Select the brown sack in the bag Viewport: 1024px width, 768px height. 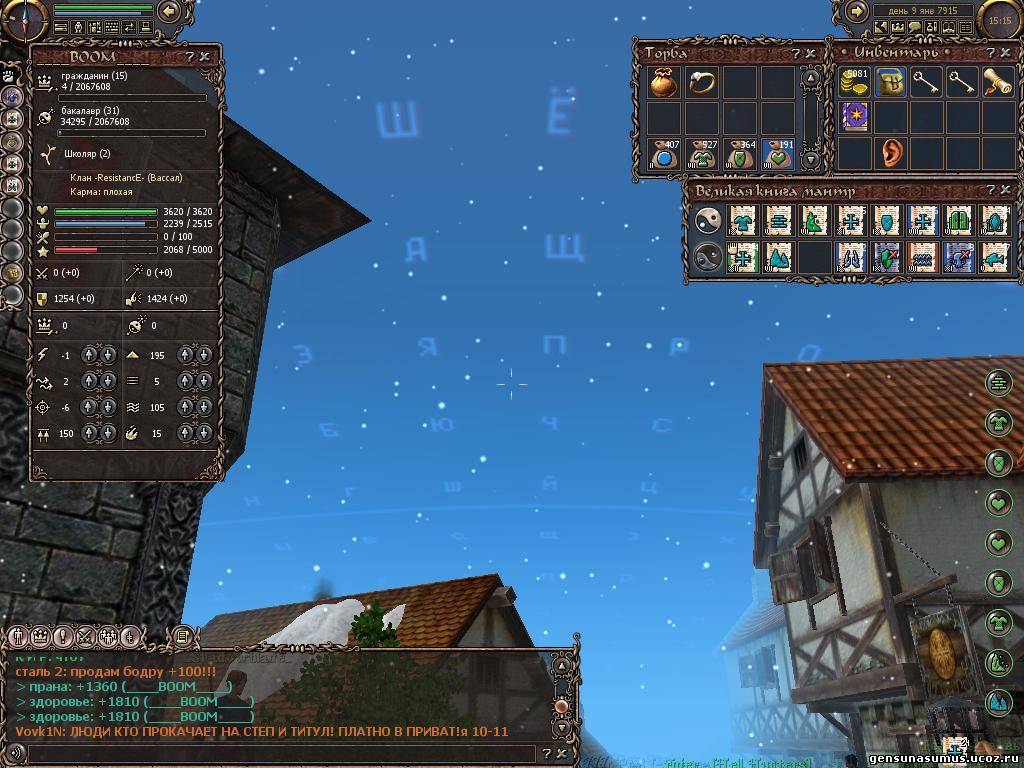coord(663,83)
